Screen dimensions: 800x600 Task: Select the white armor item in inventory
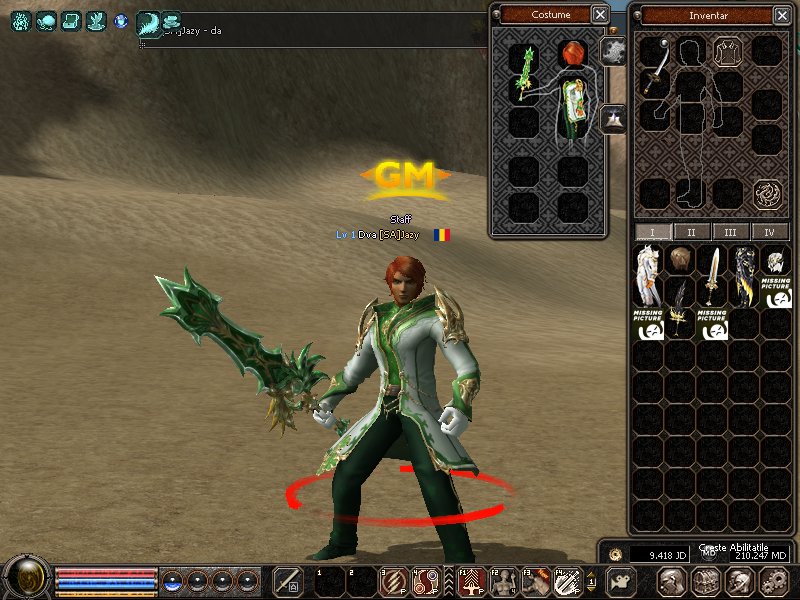coord(648,275)
